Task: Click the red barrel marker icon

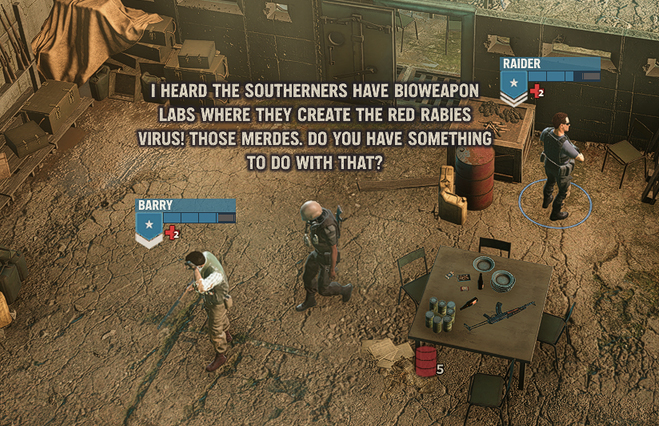Action: point(425,360)
